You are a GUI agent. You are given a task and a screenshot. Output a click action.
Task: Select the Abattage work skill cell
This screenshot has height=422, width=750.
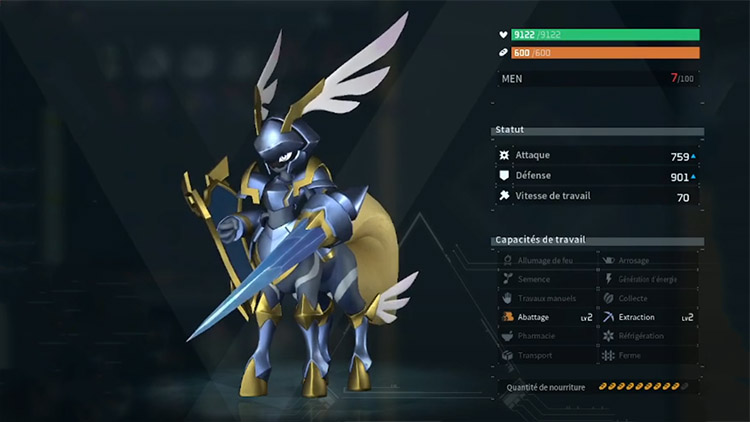[x=547, y=317]
